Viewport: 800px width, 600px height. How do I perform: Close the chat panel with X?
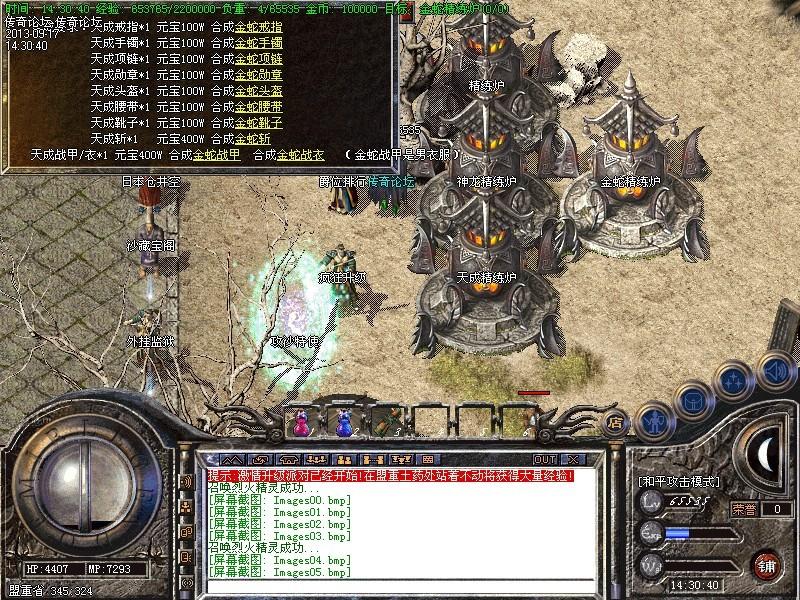coord(573,459)
